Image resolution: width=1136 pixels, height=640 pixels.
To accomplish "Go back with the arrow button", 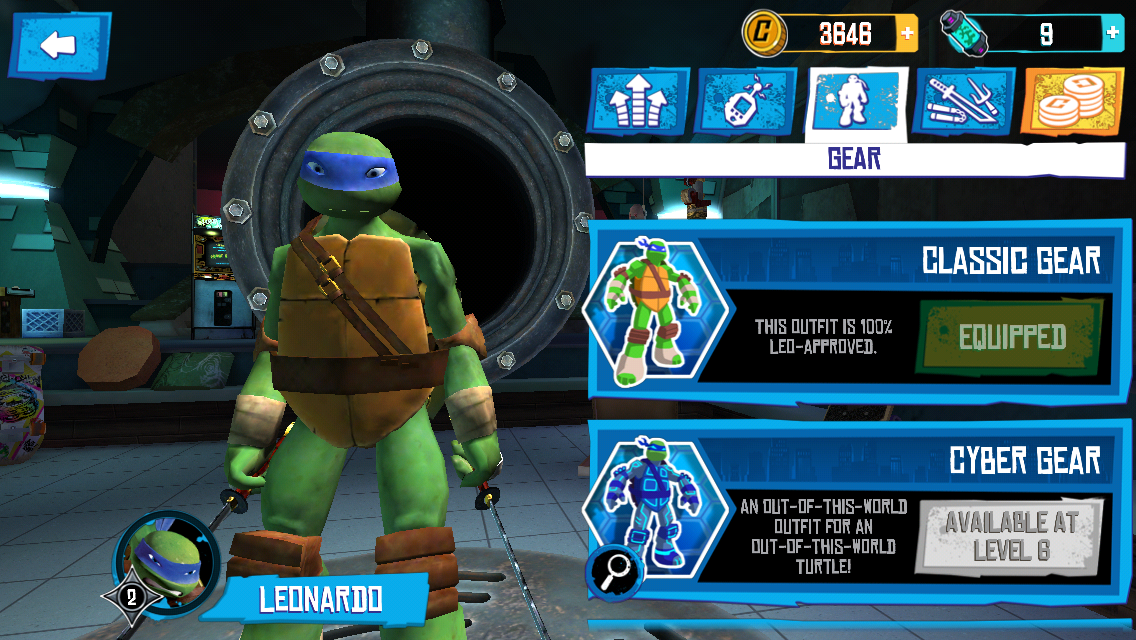I will coord(59,44).
